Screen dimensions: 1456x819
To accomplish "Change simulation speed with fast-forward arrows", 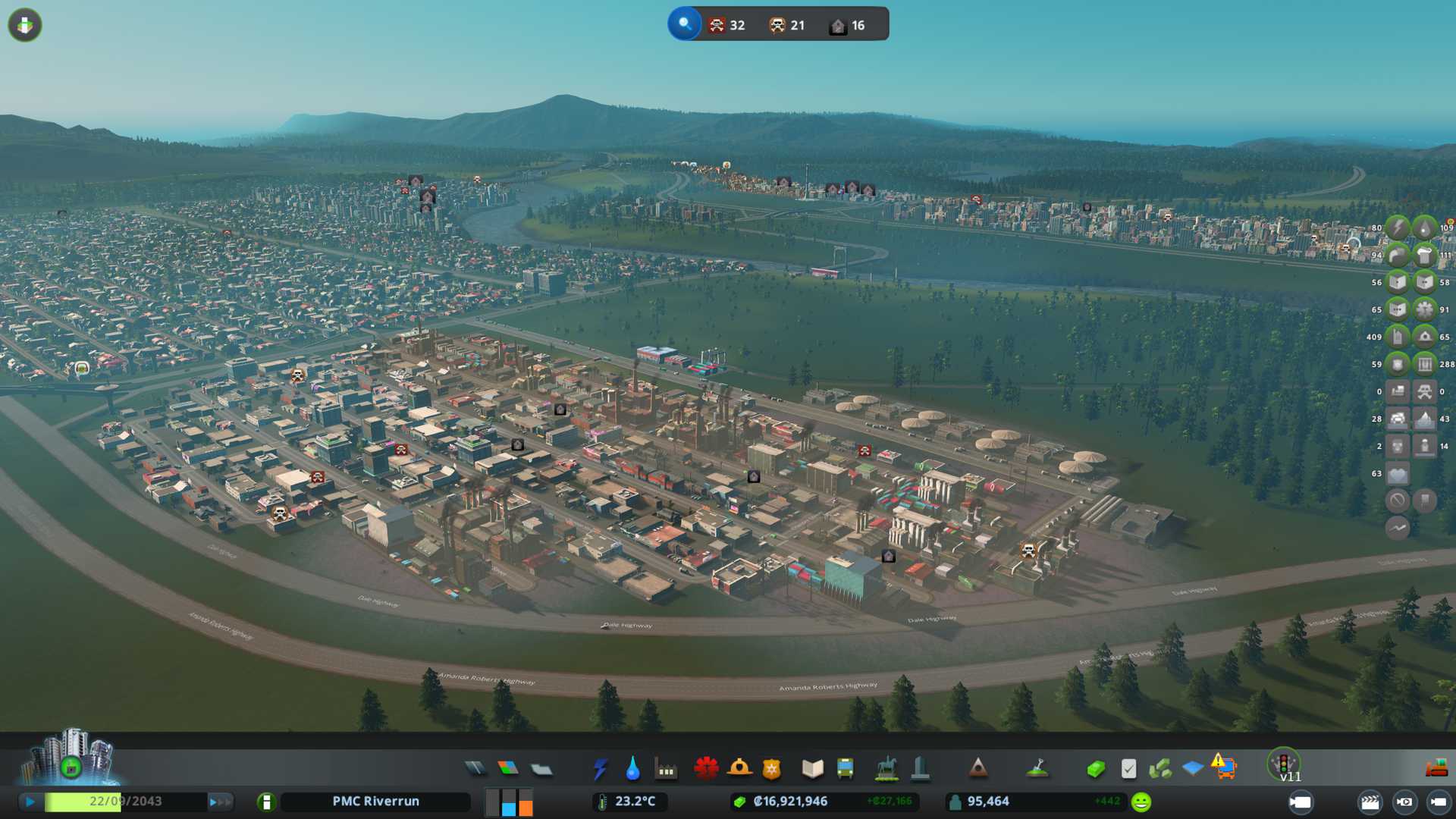I will click(x=221, y=802).
